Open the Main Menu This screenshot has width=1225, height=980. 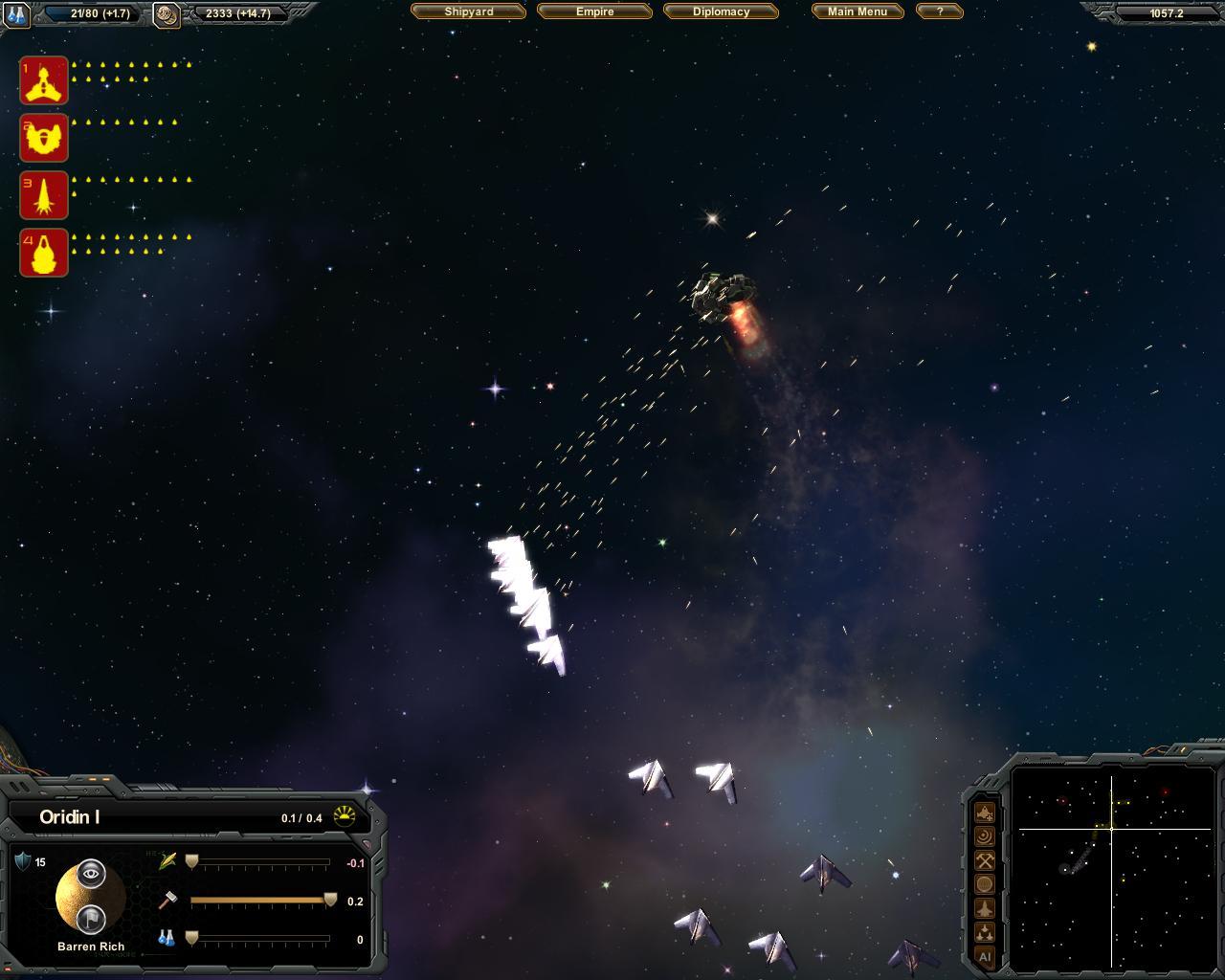click(x=857, y=11)
